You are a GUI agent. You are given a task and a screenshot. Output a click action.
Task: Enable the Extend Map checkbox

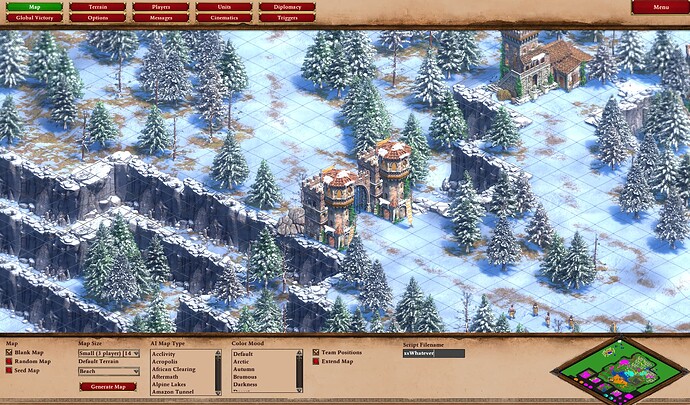[x=316, y=360]
